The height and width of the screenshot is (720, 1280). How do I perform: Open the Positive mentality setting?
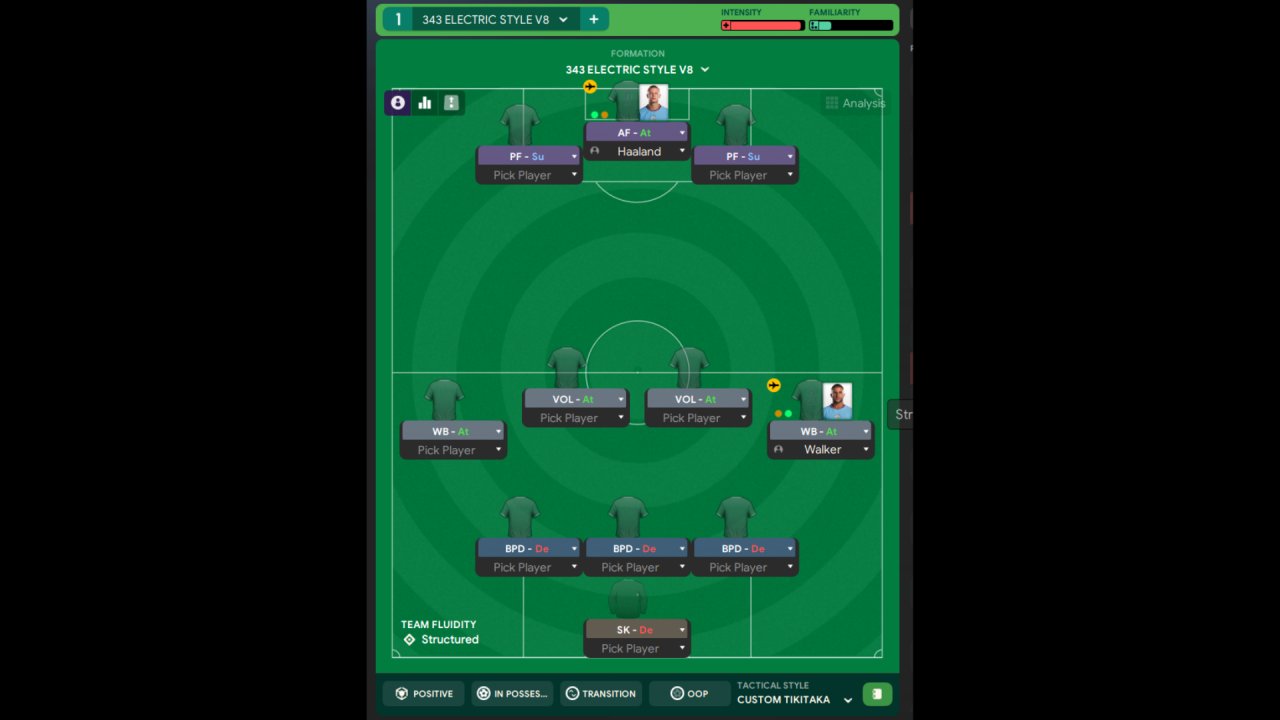[x=424, y=693]
